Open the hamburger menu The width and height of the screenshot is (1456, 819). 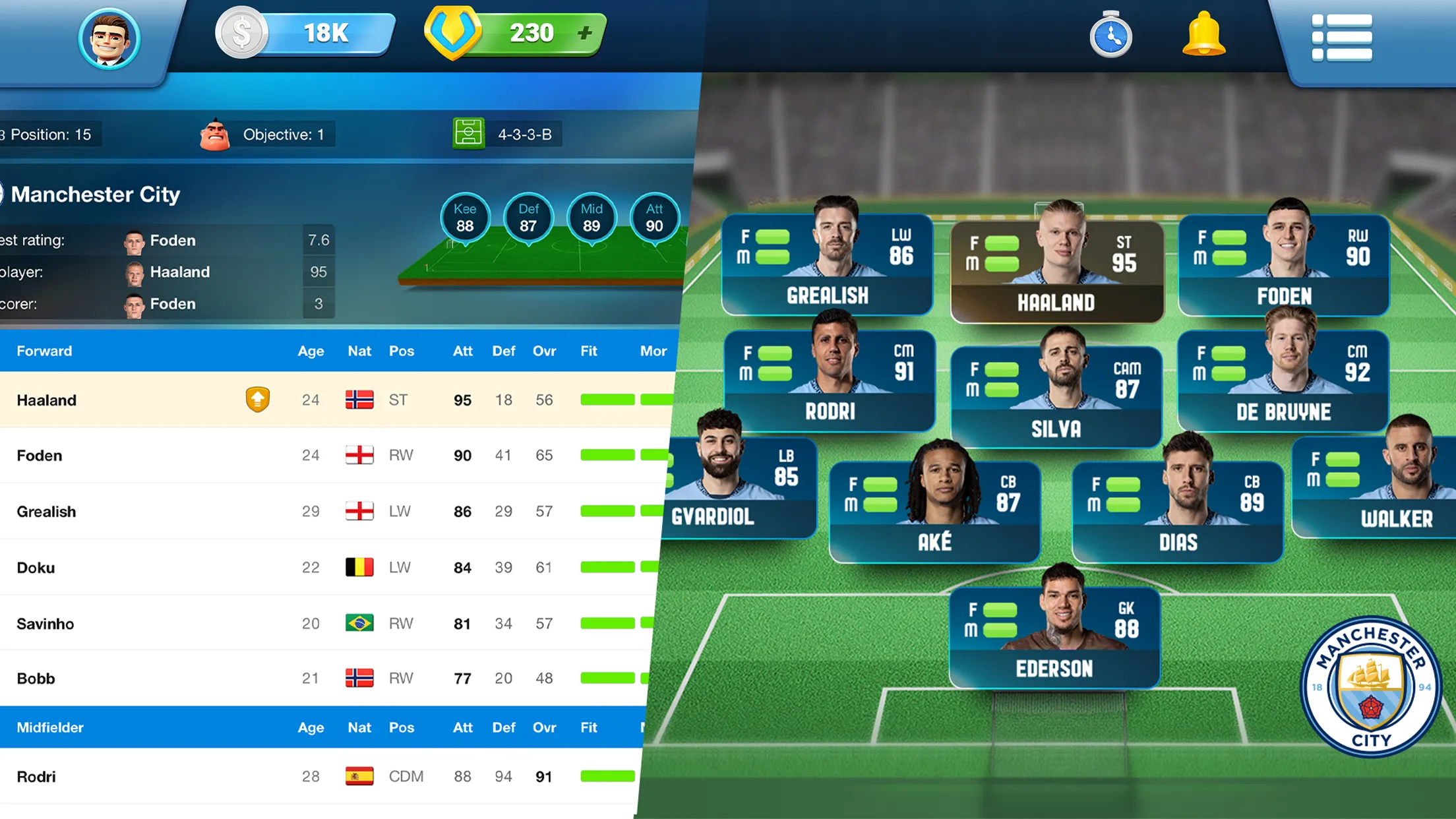click(1341, 38)
